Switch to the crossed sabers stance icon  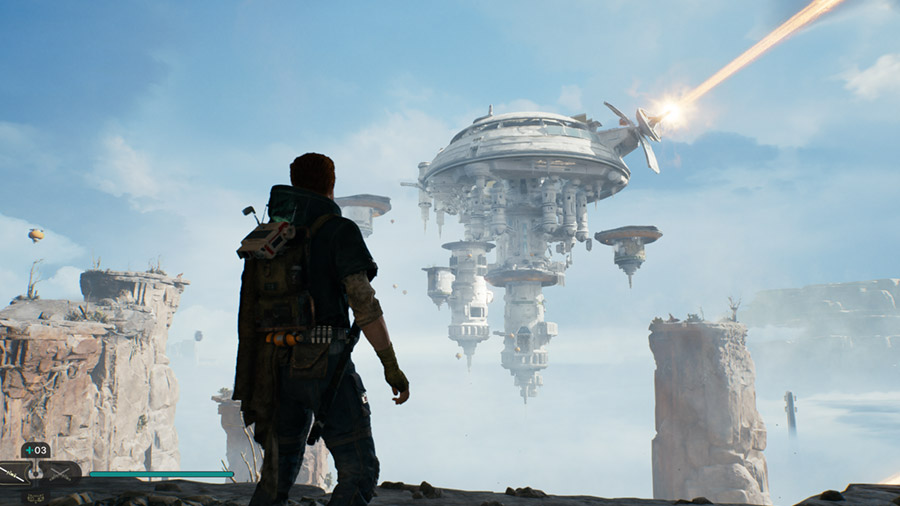pos(62,473)
